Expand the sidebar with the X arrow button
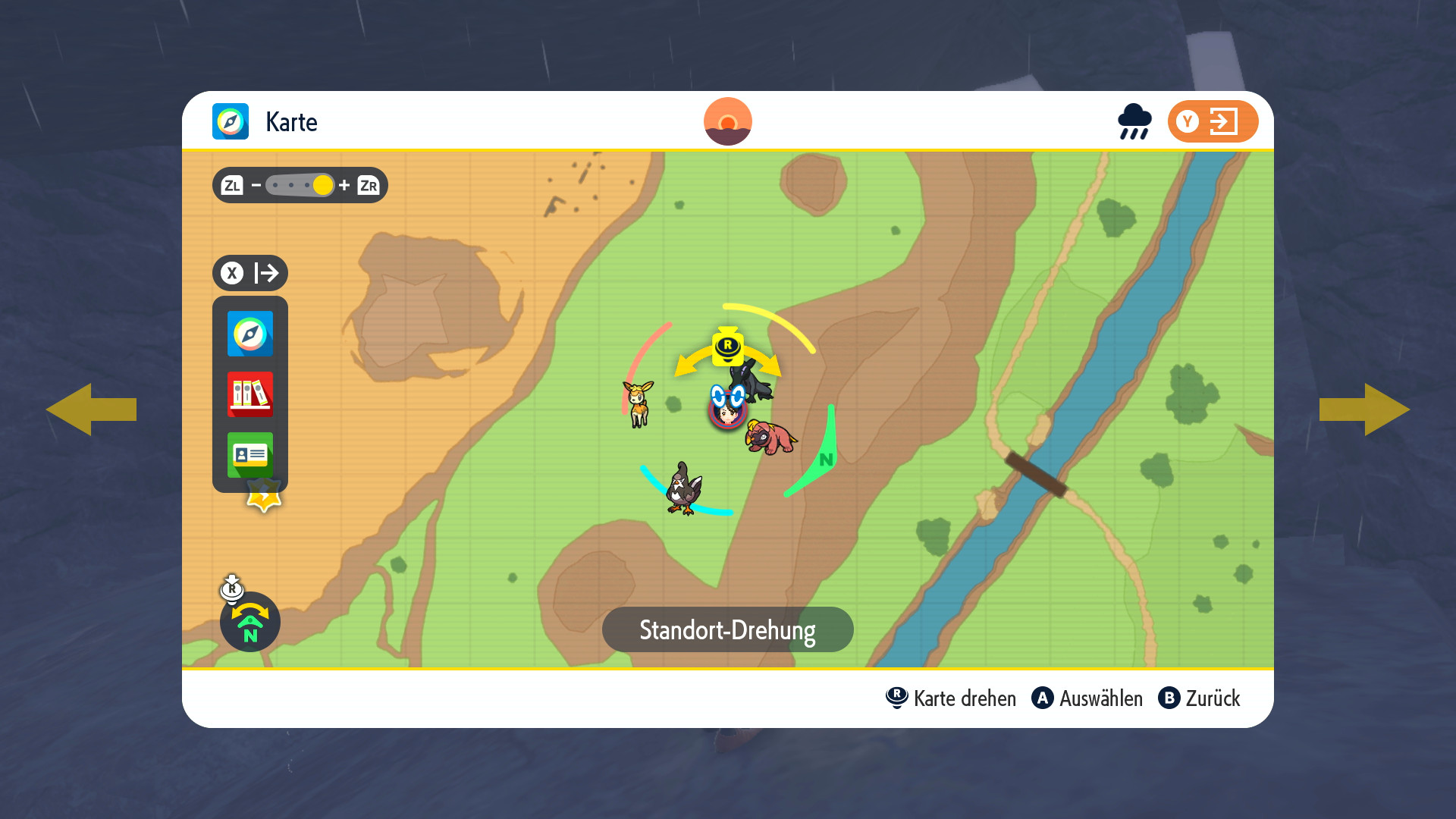 pos(250,273)
